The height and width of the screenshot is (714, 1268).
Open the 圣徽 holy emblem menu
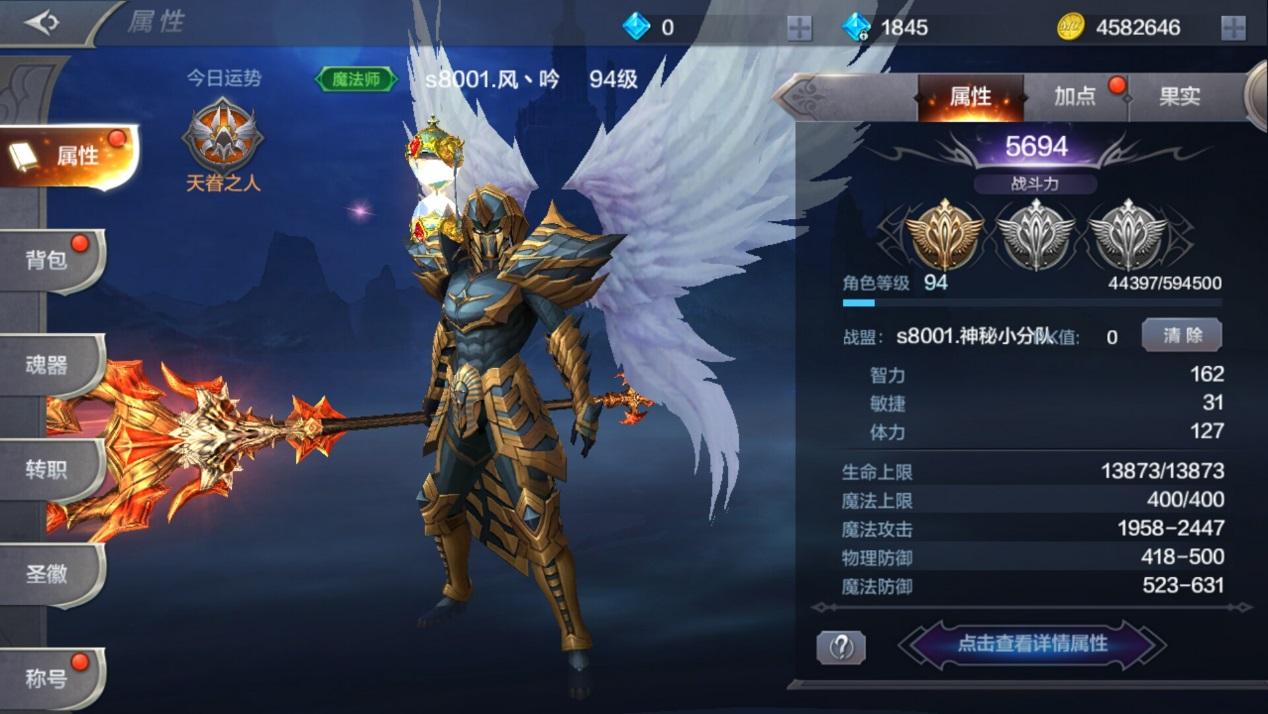coord(50,574)
